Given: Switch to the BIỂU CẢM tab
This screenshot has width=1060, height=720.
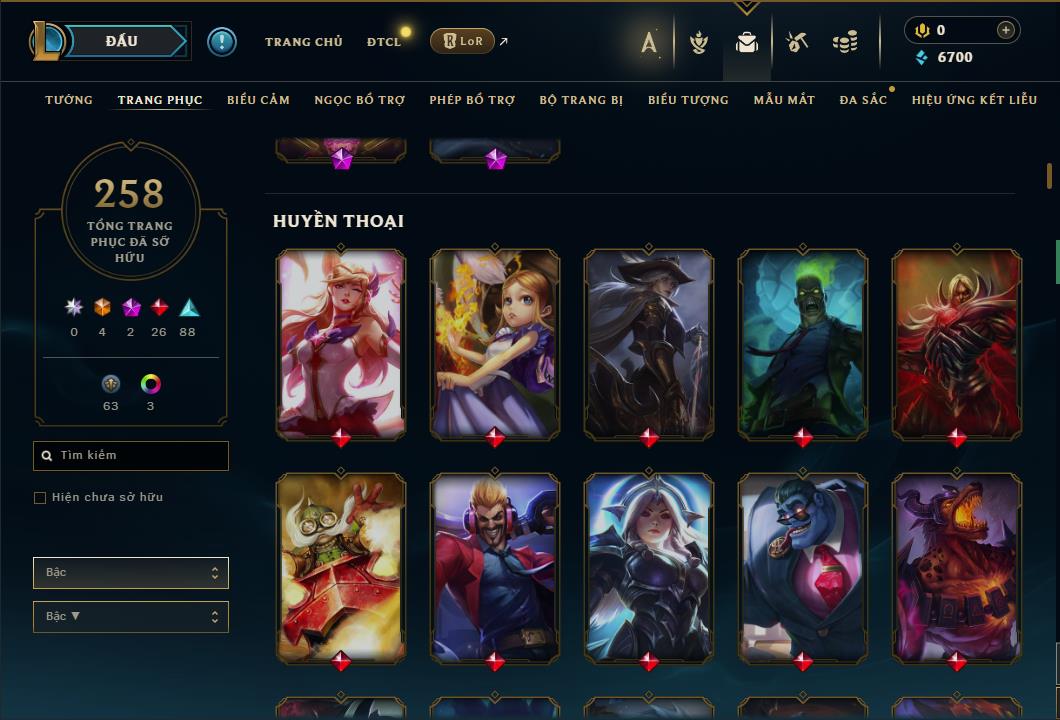Looking at the screenshot, I should [258, 100].
